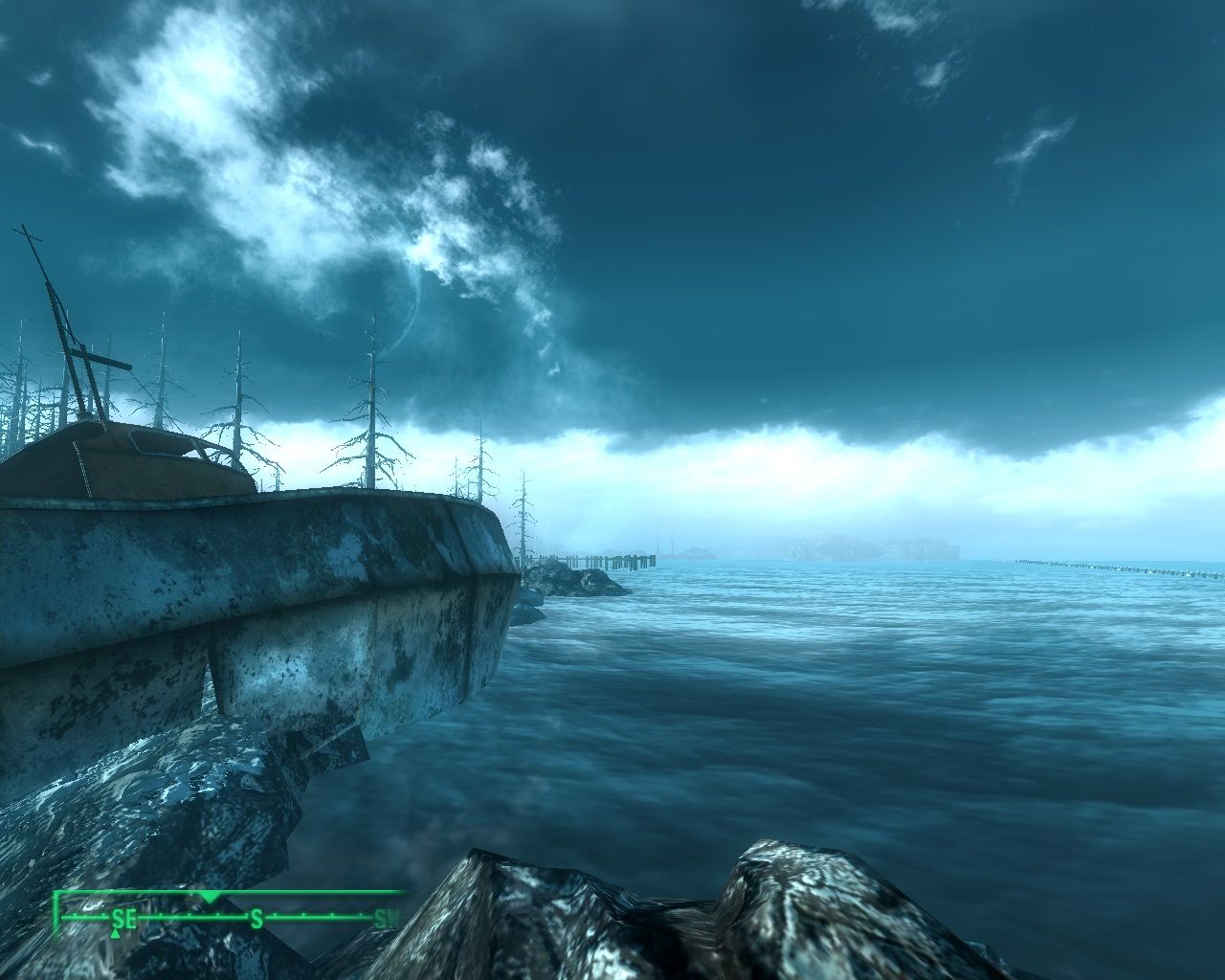Click the S marker on the compass HUD
The height and width of the screenshot is (980, 1225).
click(256, 918)
